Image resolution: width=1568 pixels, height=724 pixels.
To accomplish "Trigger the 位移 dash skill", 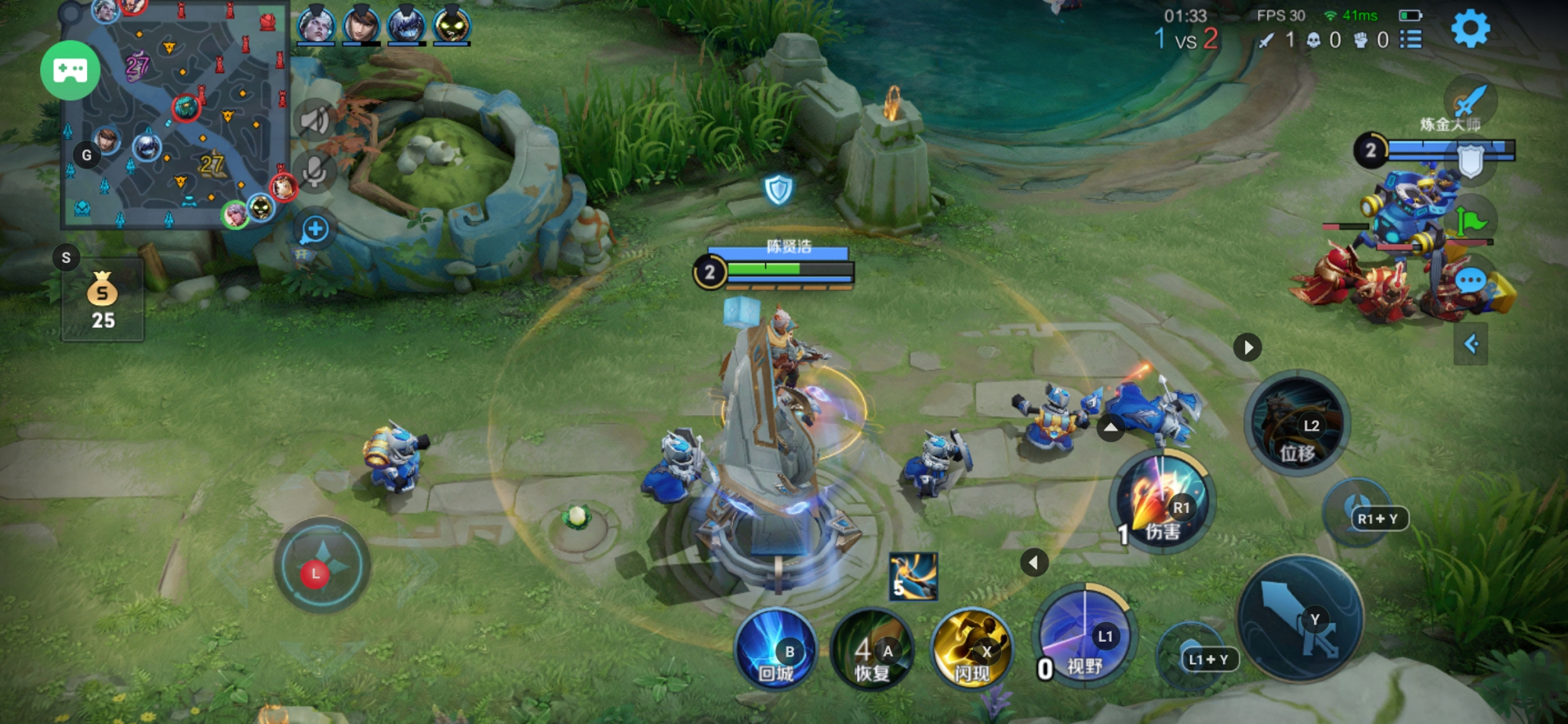I will coord(1297,424).
